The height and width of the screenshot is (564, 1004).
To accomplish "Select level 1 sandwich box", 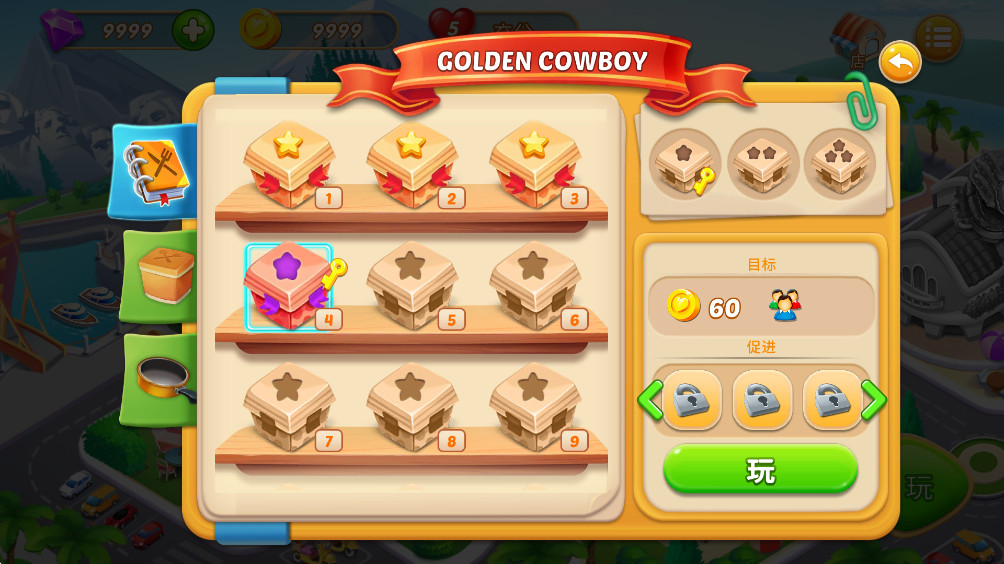I will (289, 165).
